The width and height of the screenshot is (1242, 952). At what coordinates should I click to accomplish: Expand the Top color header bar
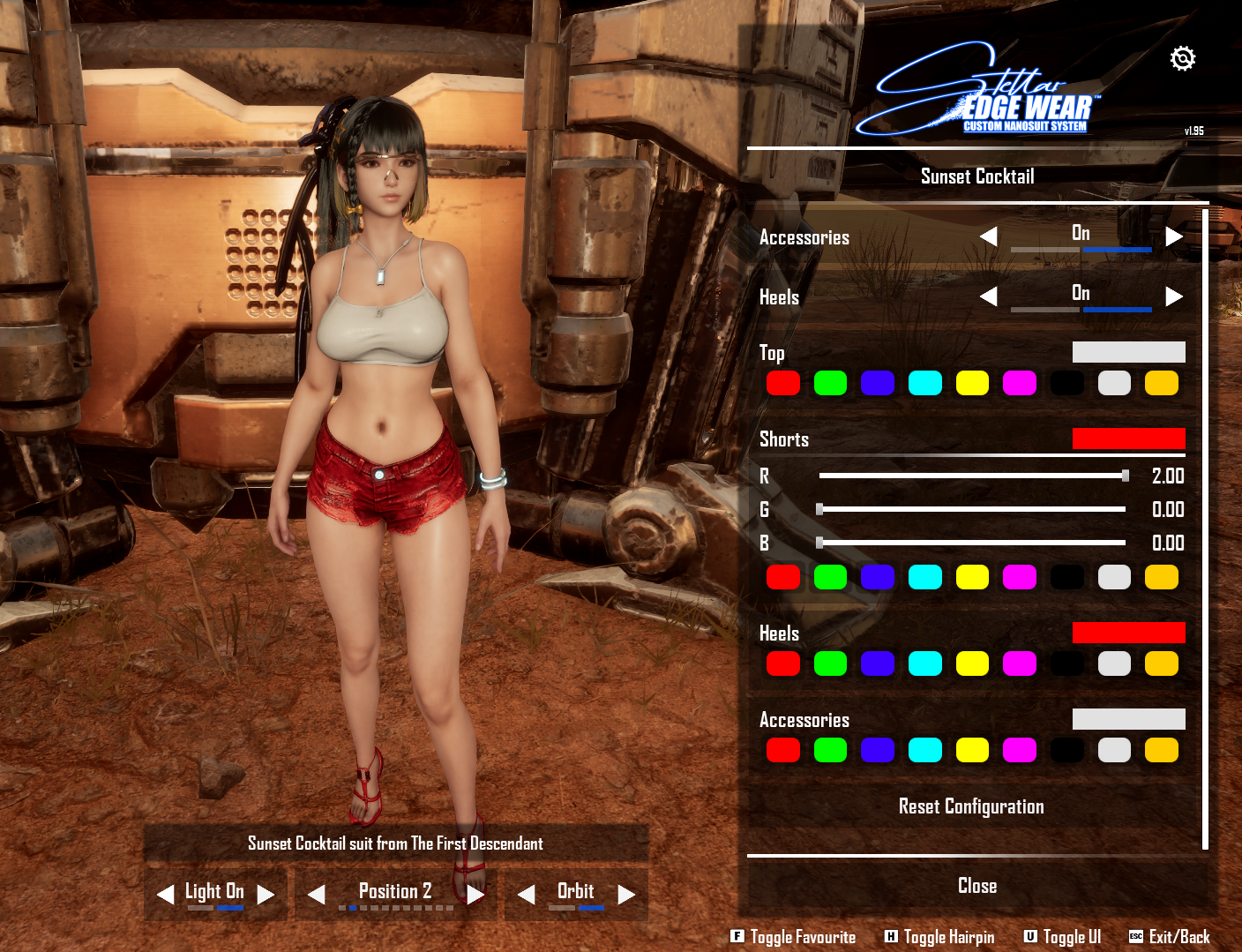click(x=1128, y=352)
